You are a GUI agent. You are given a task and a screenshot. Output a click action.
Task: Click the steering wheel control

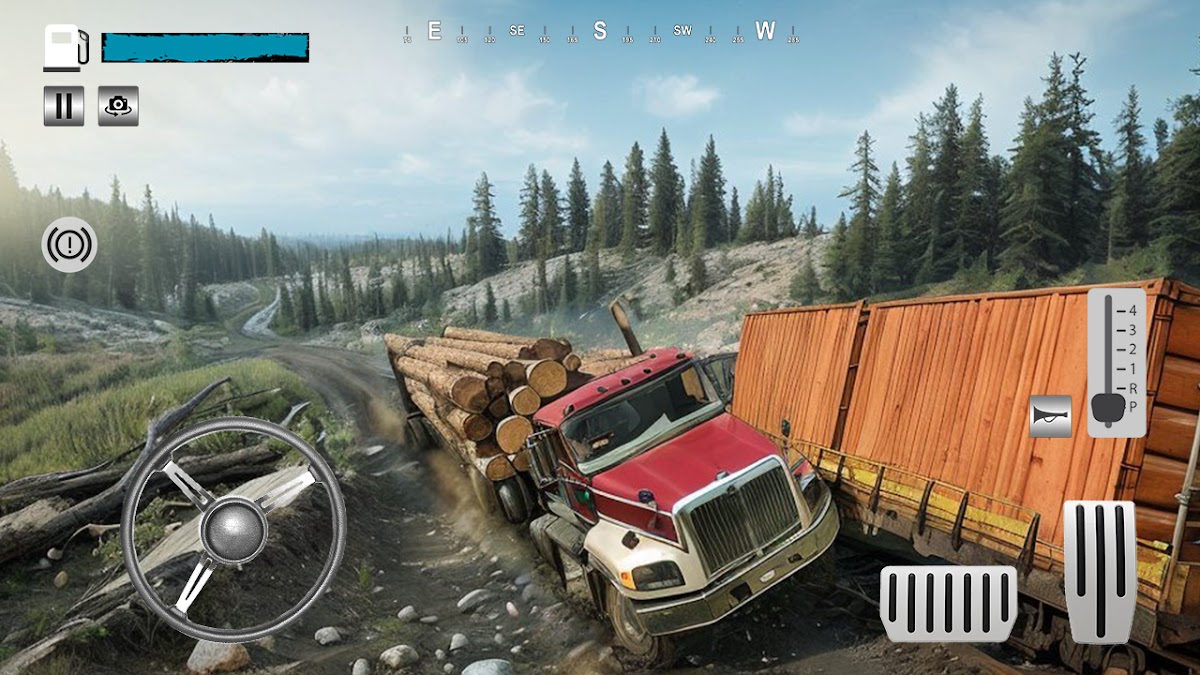[x=233, y=529]
